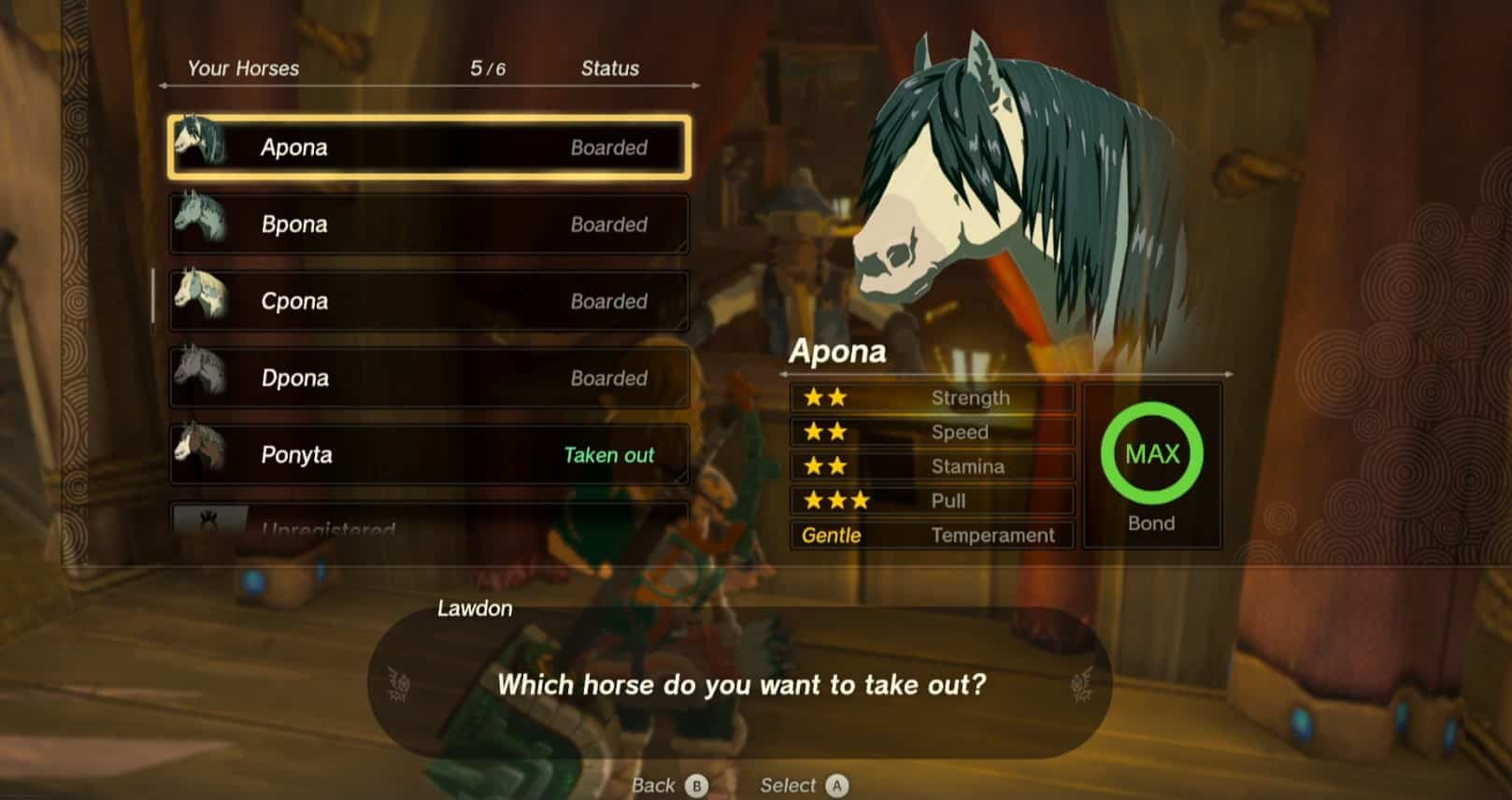Select Apona from the horse list
The image size is (1512, 800).
(x=429, y=148)
